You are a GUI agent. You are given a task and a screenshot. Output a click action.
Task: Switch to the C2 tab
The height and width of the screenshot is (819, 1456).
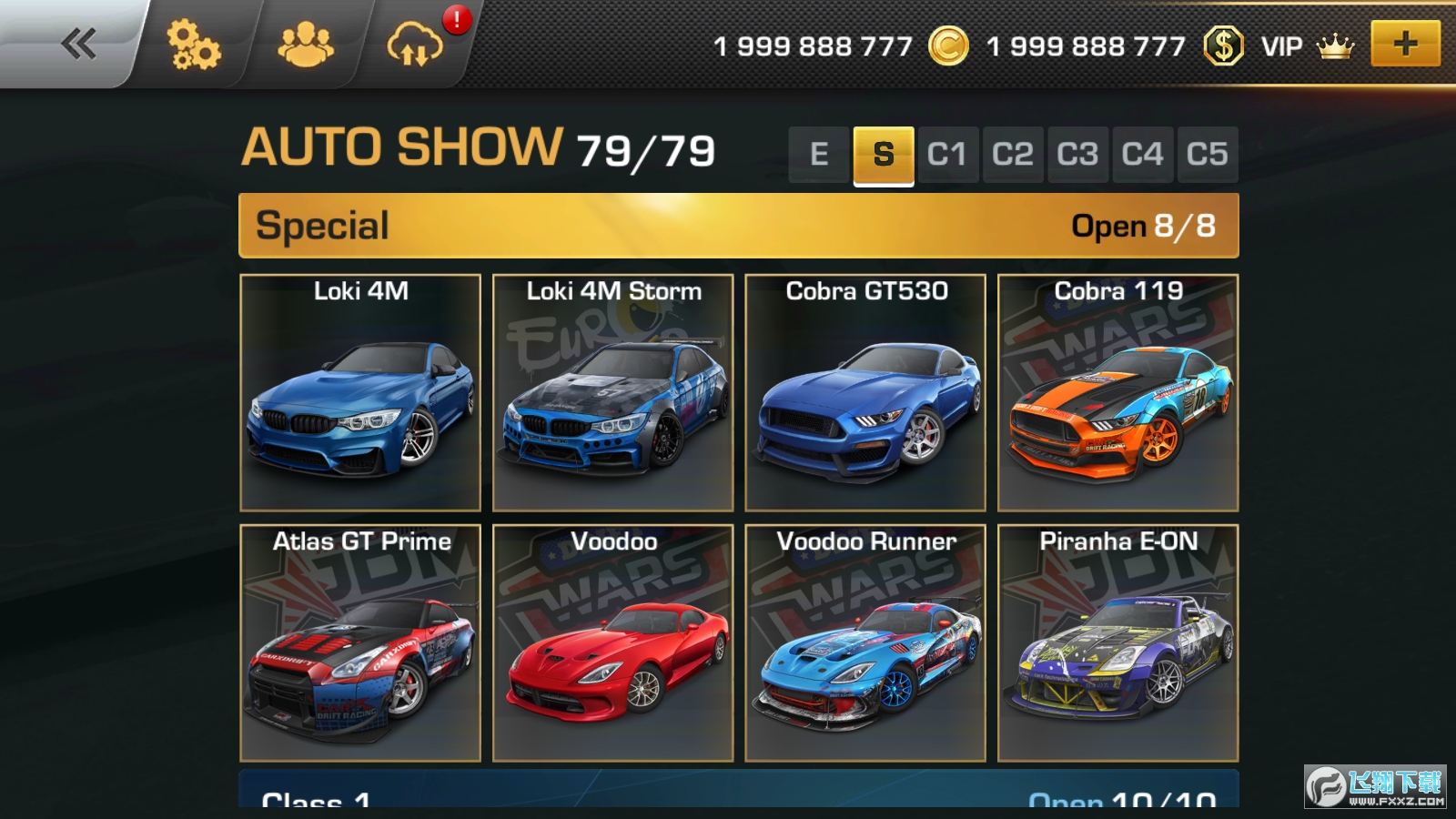(1013, 155)
